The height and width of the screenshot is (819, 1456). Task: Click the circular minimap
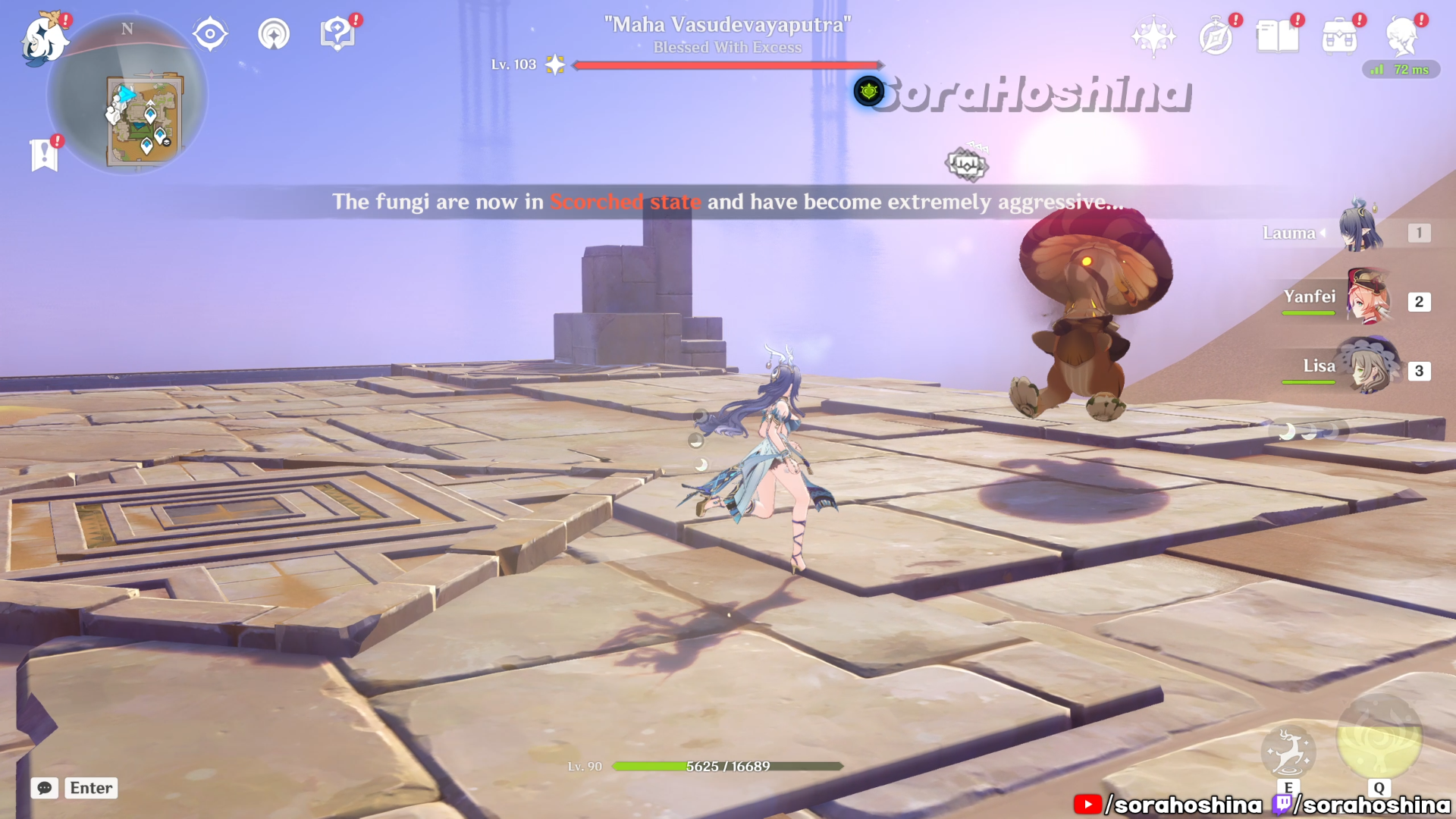(x=127, y=96)
